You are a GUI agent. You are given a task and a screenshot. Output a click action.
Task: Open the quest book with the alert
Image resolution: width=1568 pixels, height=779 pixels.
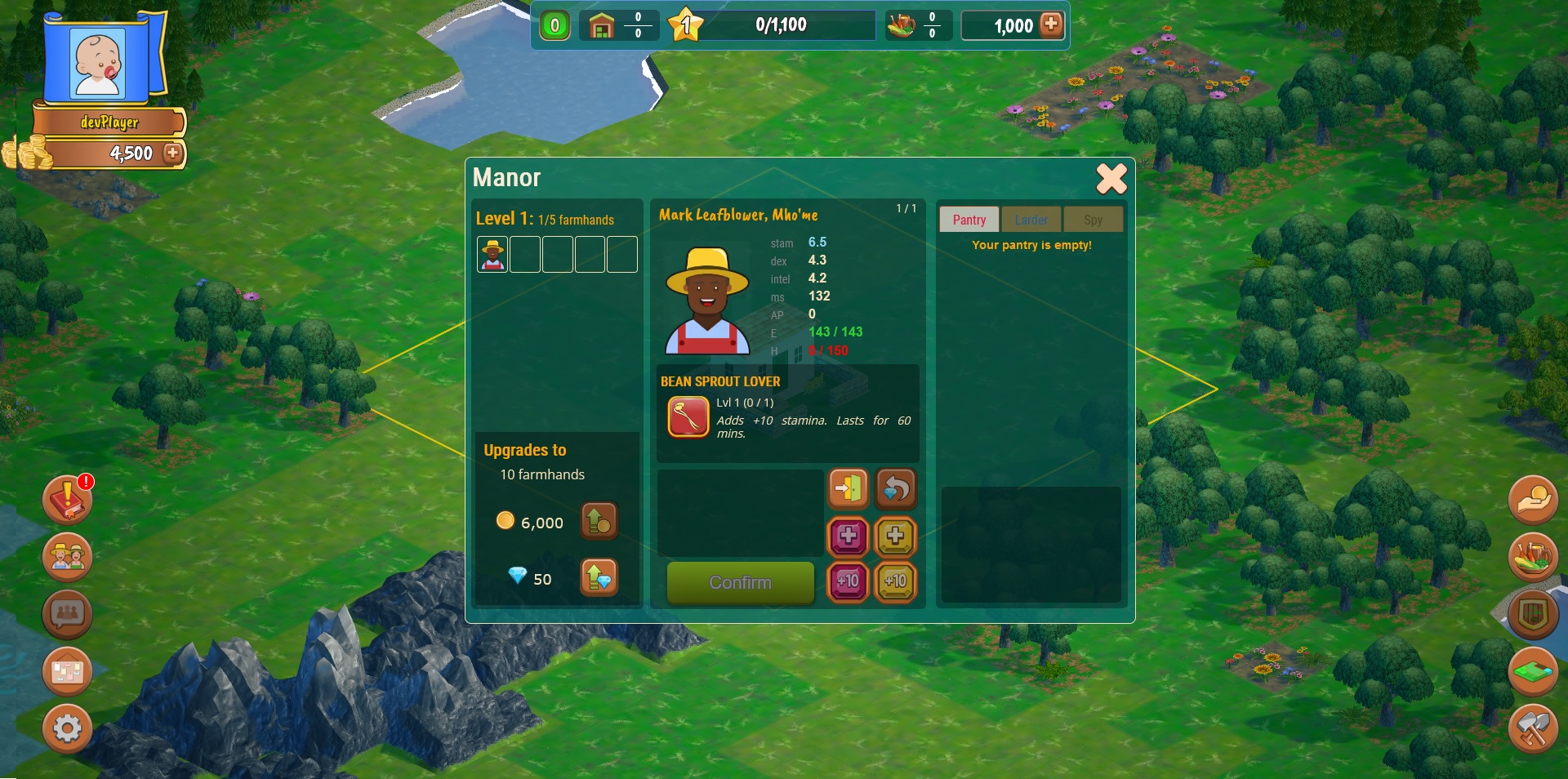tap(68, 499)
